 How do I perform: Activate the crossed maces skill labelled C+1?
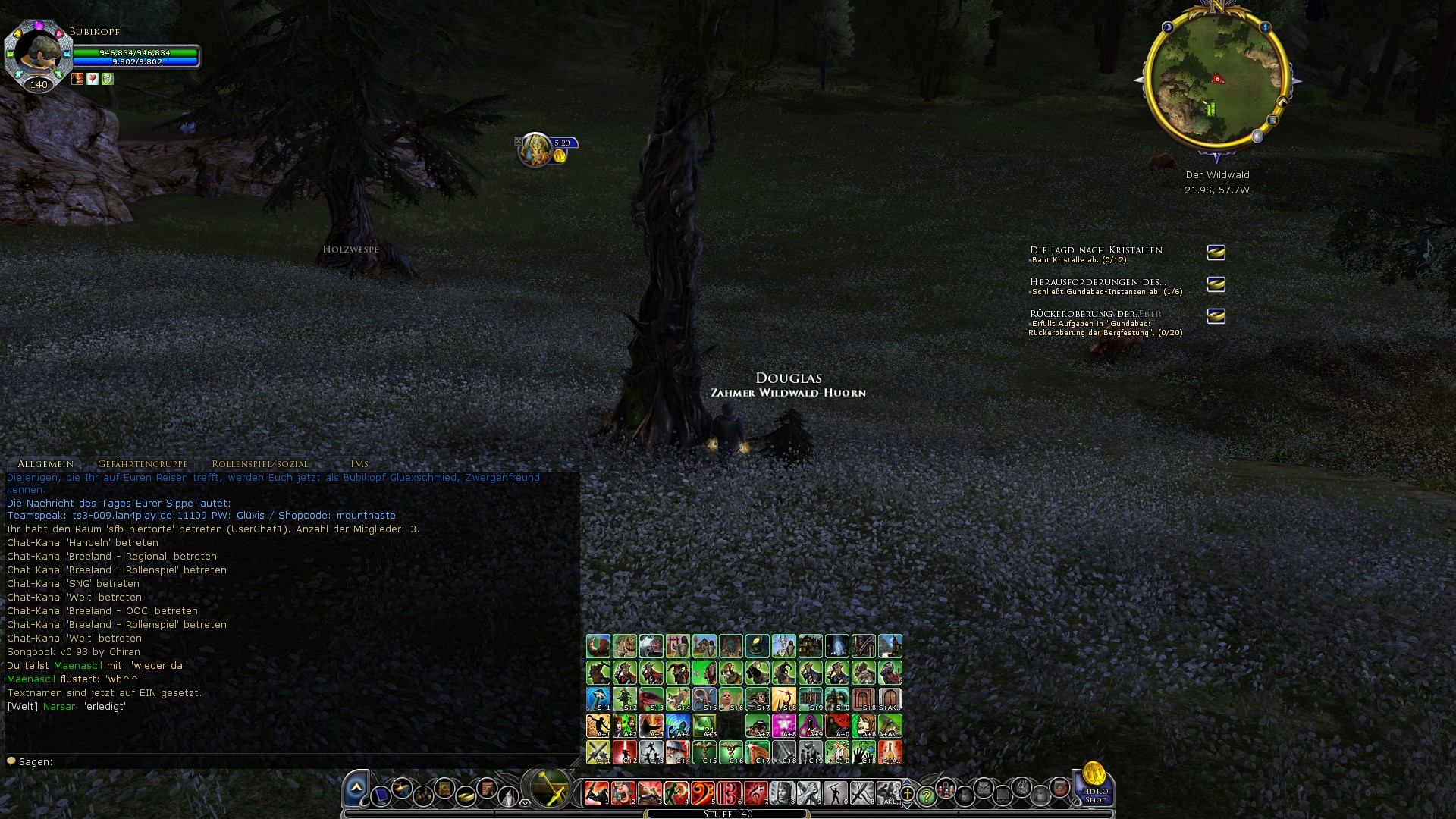click(598, 752)
